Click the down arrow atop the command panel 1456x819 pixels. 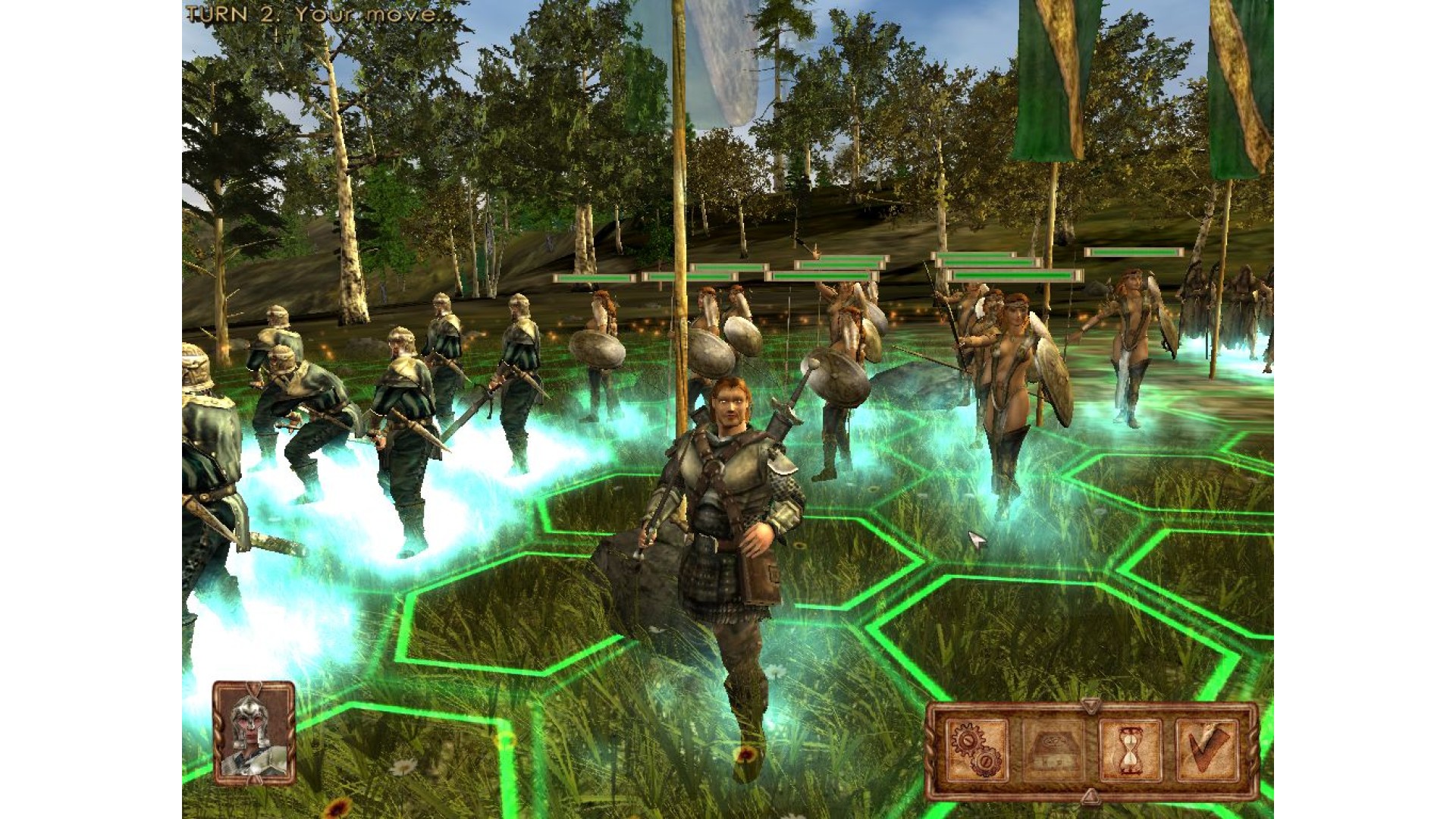pos(1090,706)
